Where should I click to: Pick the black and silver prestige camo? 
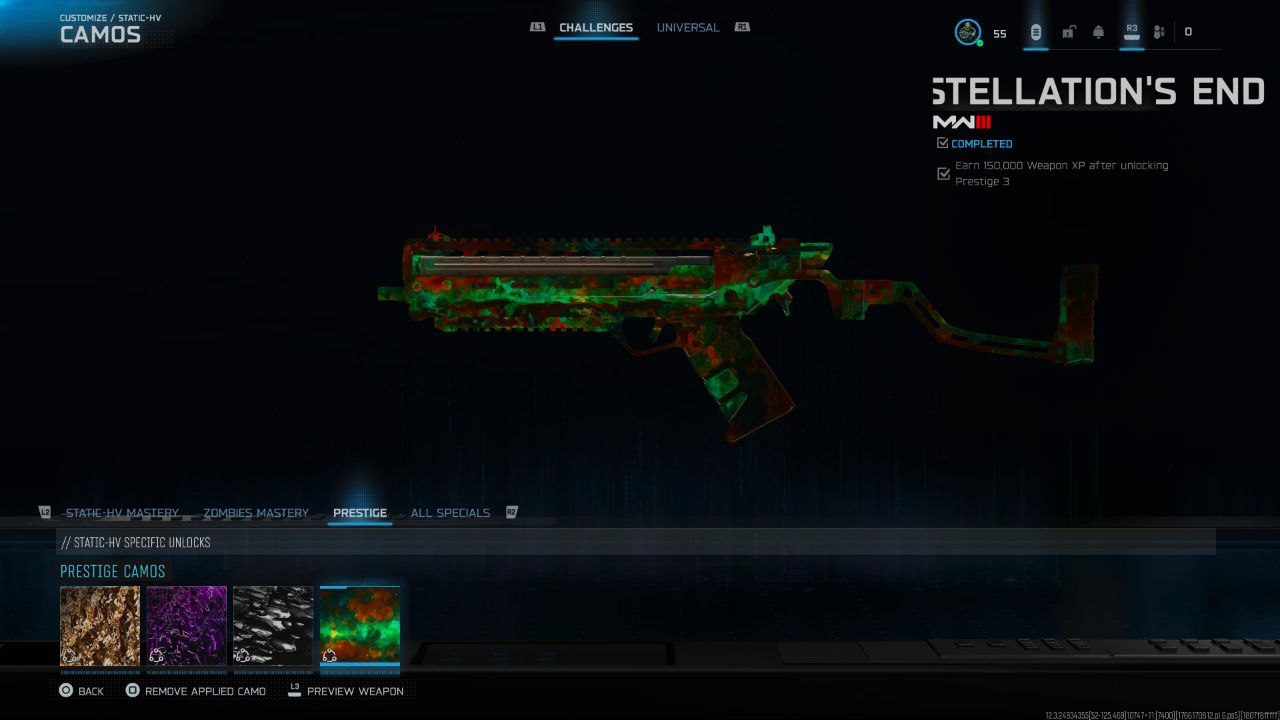pyautogui.click(x=273, y=626)
